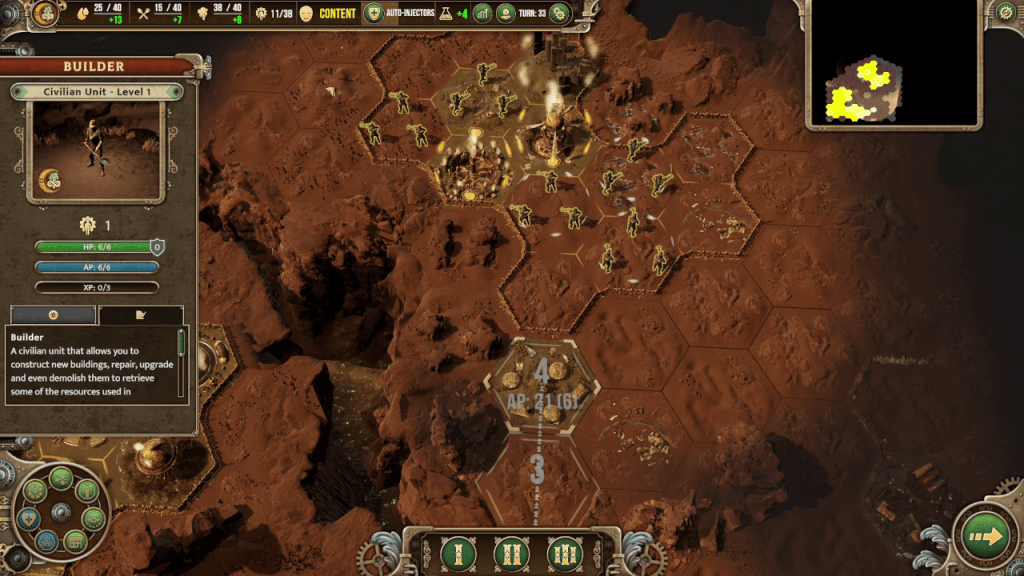Choose the standing figure icon on the wheel
Viewport: 1024px width, 576px height.
(x=87, y=491)
